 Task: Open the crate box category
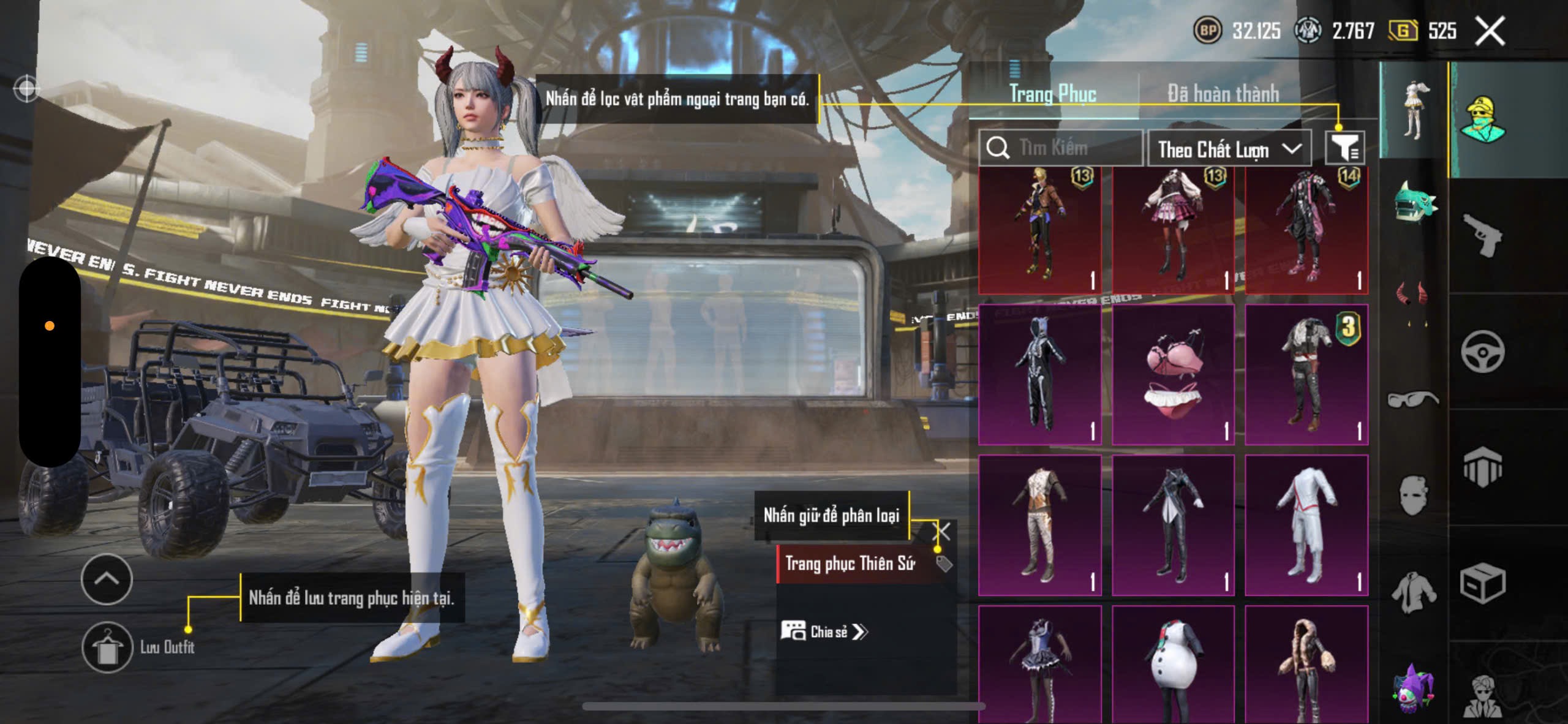1482,583
